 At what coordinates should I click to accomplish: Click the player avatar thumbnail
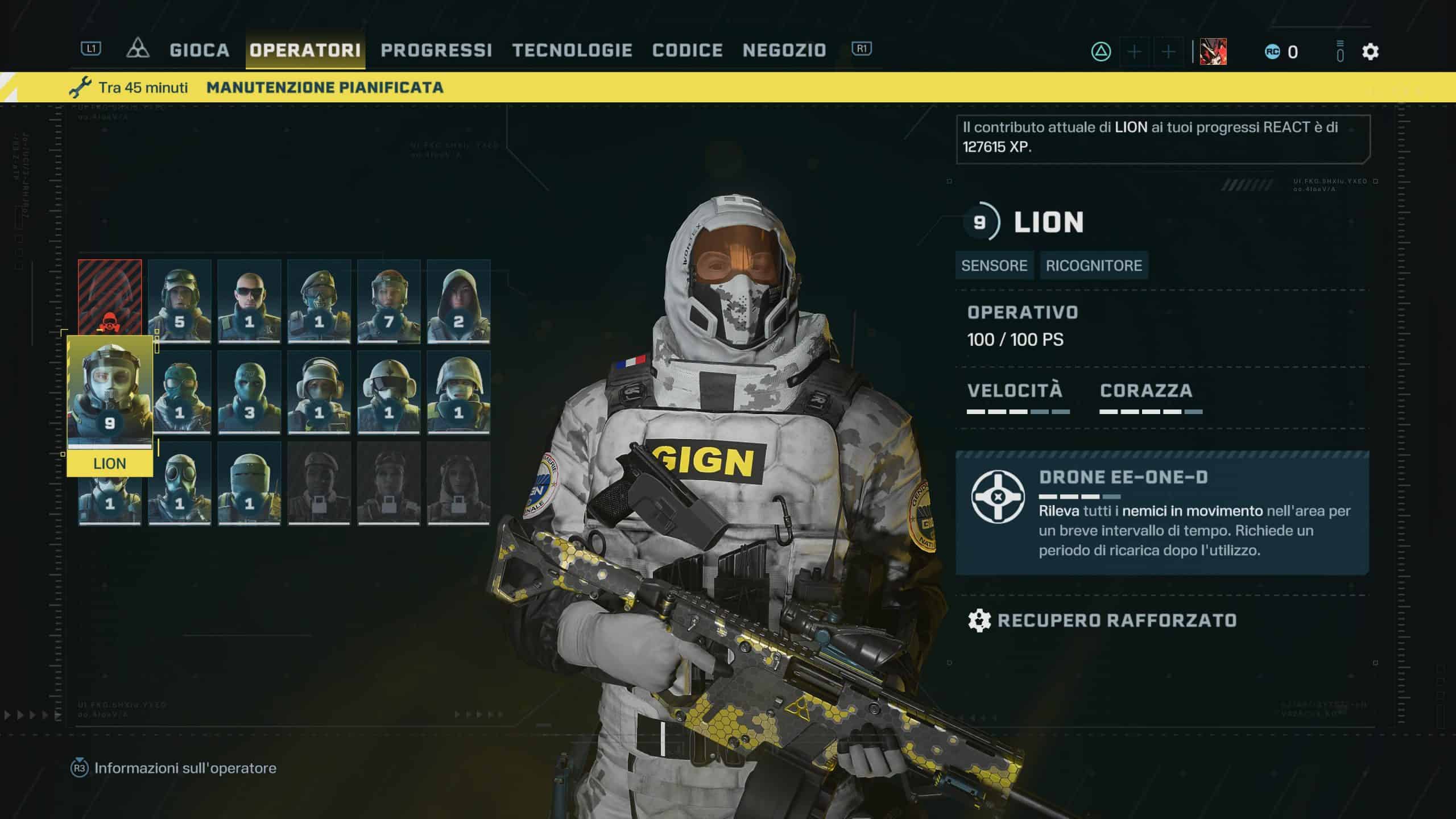[1213, 52]
